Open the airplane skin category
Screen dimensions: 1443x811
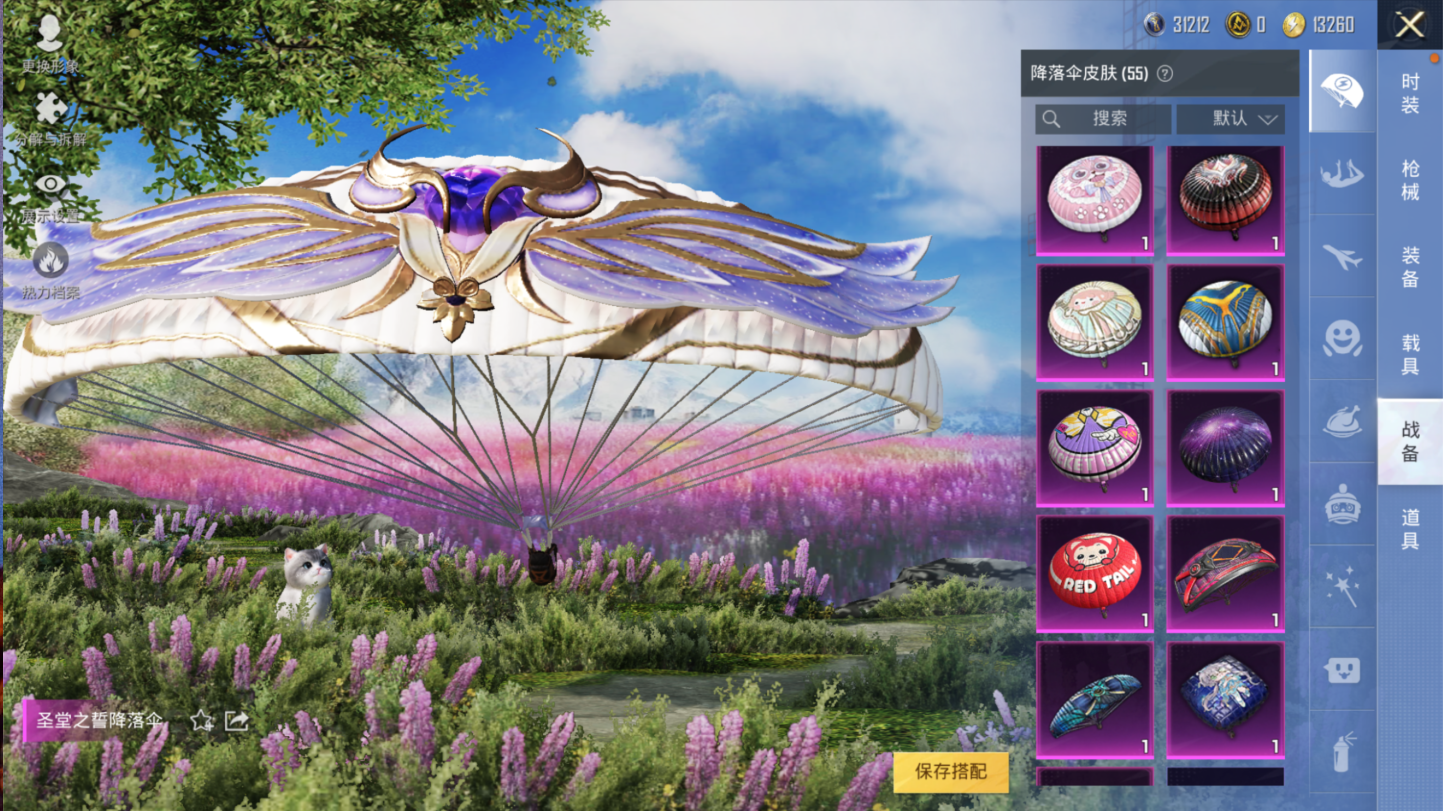[x=1342, y=257]
